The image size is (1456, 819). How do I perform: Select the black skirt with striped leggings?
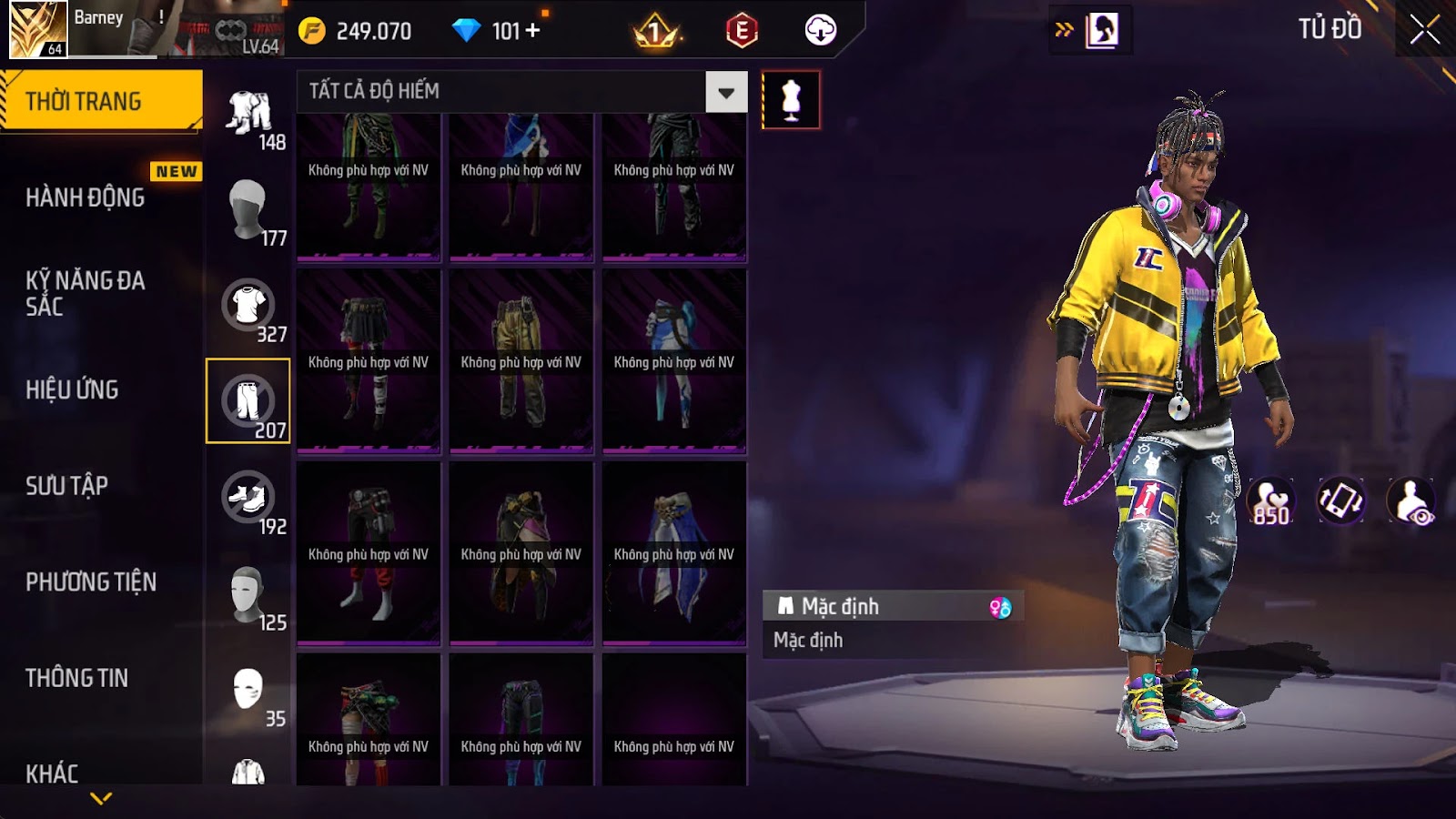[x=369, y=361]
